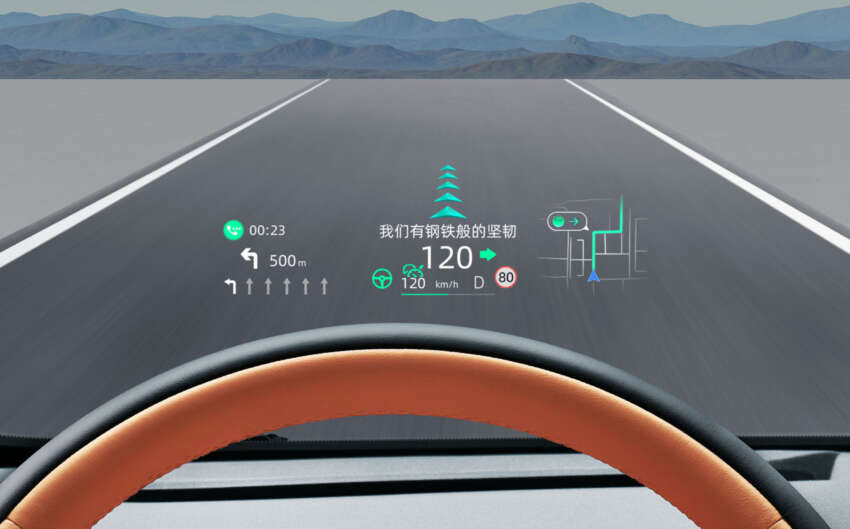Select the blue vehicle marker on the map
850x529 pixels.
[594, 274]
